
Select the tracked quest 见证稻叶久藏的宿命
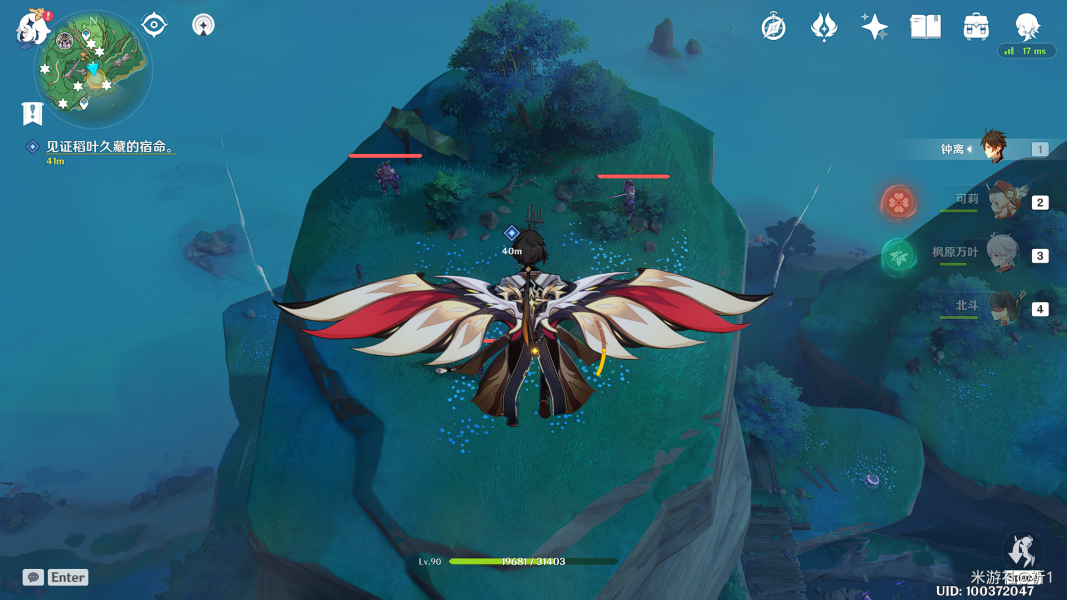(110, 147)
